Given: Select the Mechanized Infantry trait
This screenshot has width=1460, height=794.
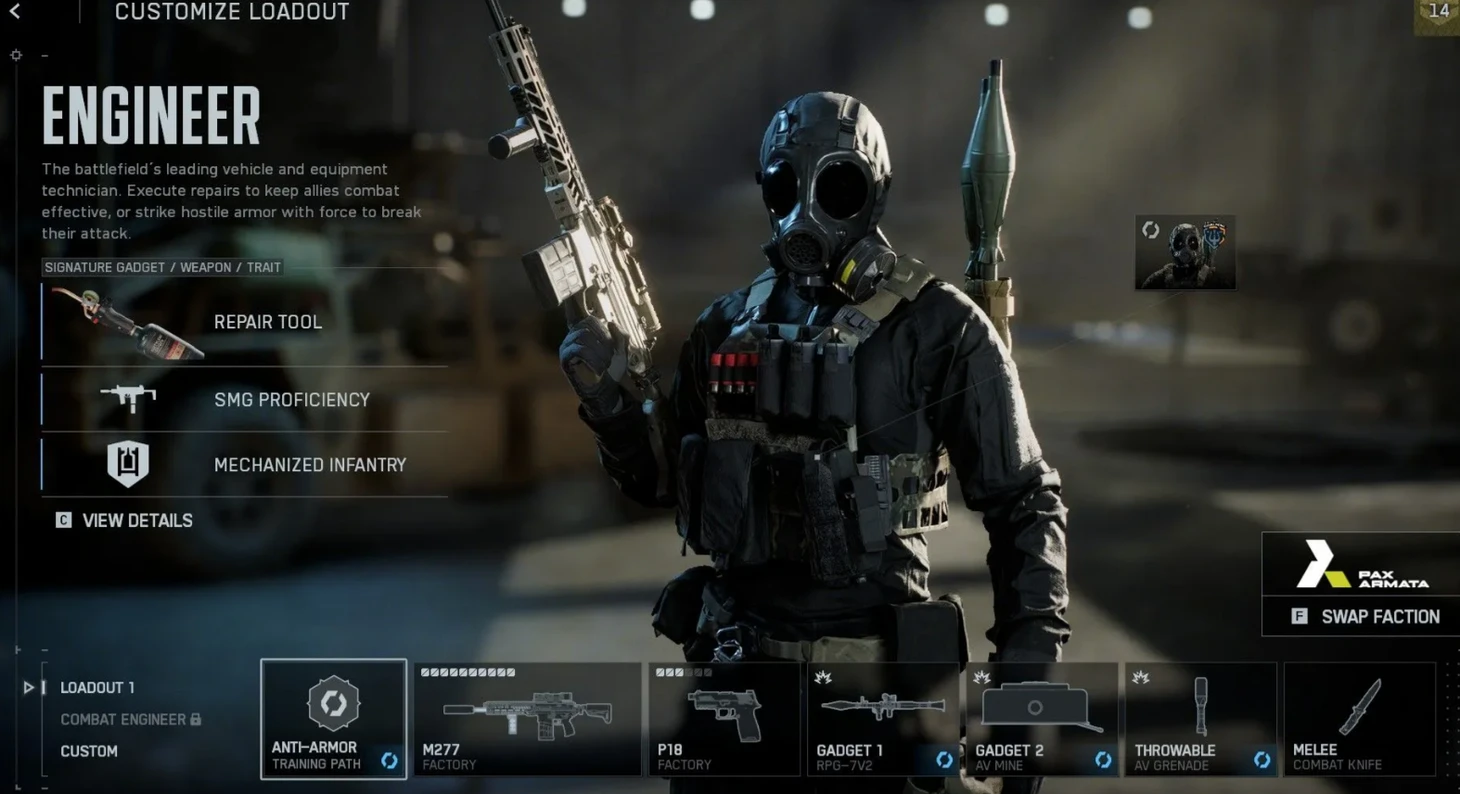Looking at the screenshot, I should click(x=244, y=465).
